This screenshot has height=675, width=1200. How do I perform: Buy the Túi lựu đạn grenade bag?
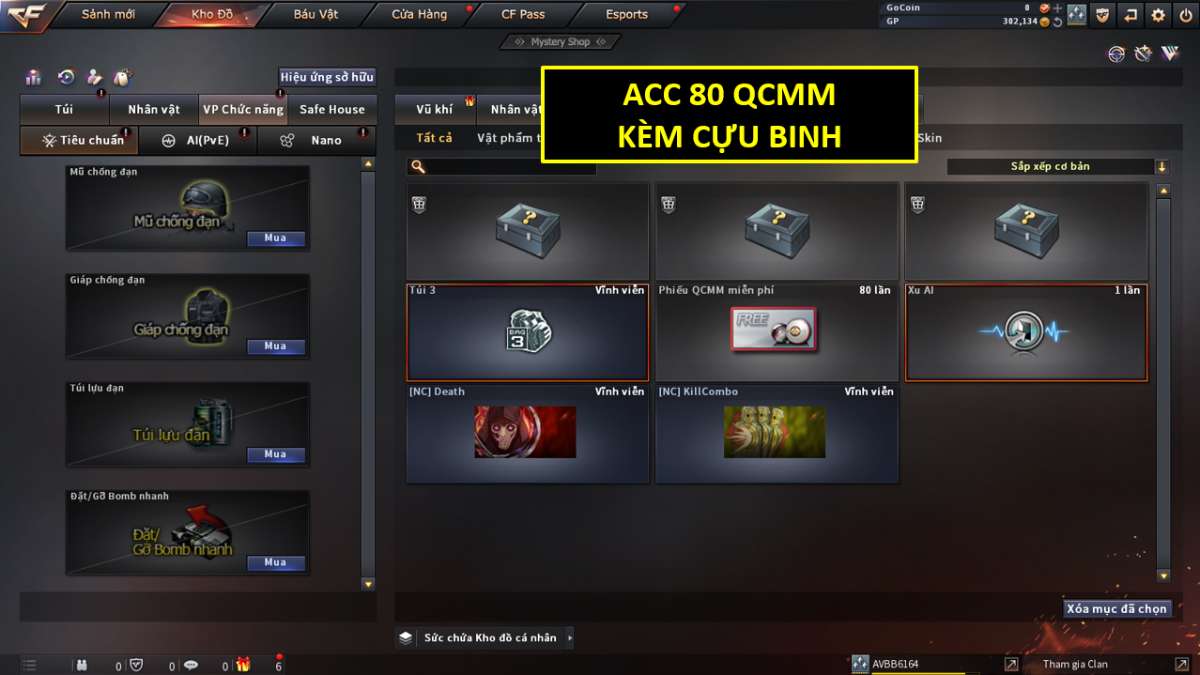click(275, 454)
